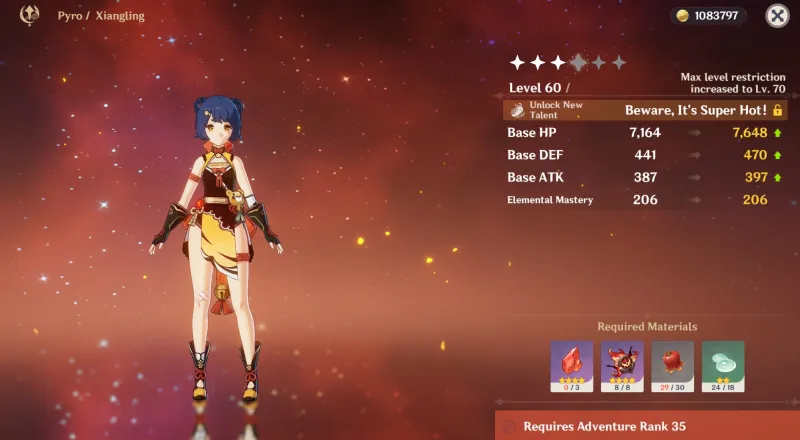Image resolution: width=800 pixels, height=440 pixels.
Task: Click the Requires Adventure Rank 35 button
Action: [x=648, y=426]
